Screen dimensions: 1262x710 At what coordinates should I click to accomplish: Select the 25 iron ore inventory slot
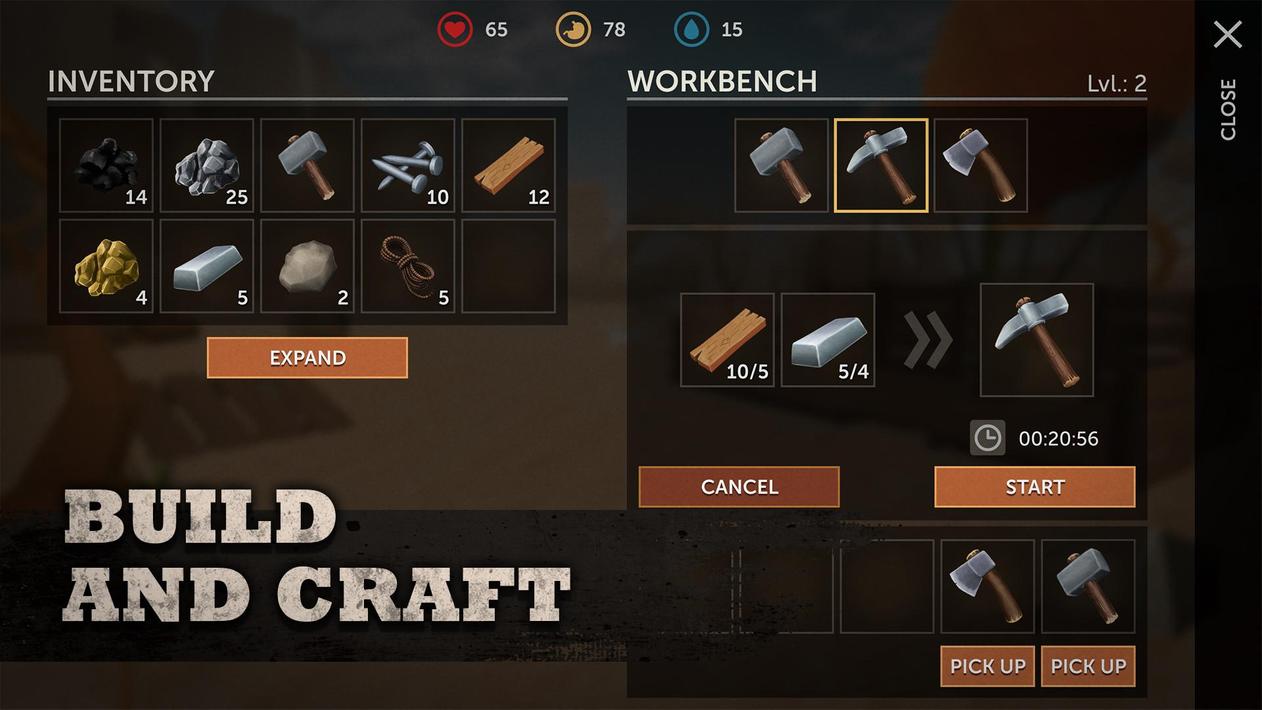click(x=207, y=166)
